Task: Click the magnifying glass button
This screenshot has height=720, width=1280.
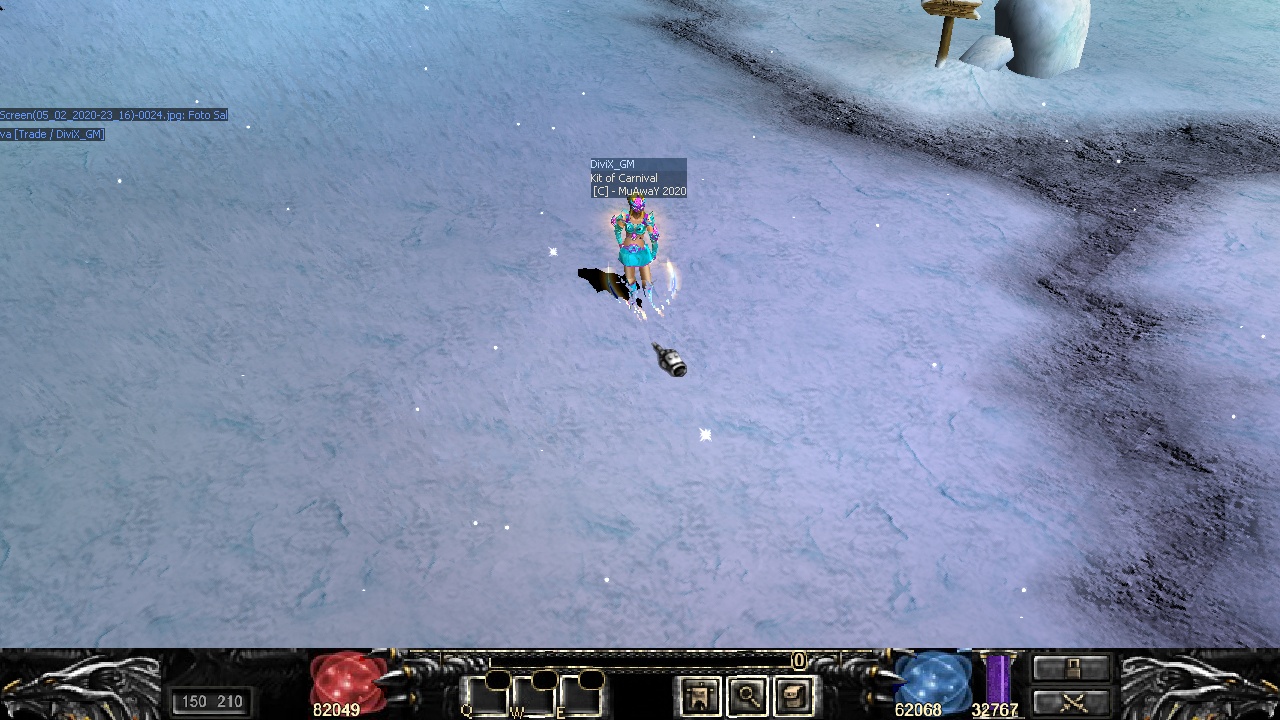Action: tap(747, 696)
